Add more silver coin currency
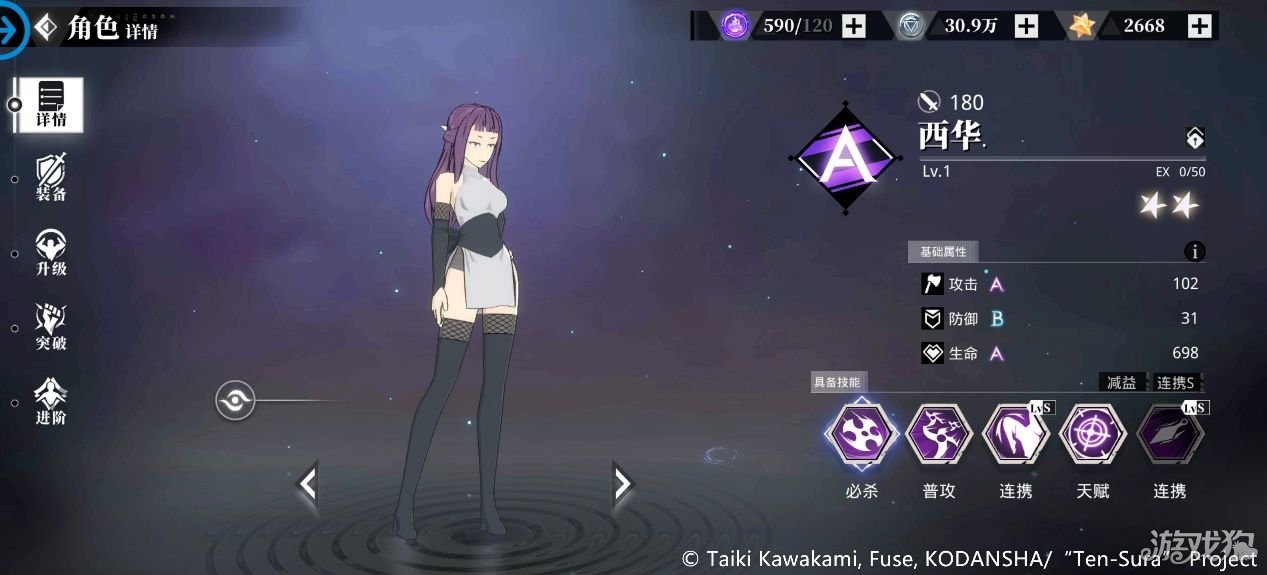The width and height of the screenshot is (1267, 575). coord(1026,26)
